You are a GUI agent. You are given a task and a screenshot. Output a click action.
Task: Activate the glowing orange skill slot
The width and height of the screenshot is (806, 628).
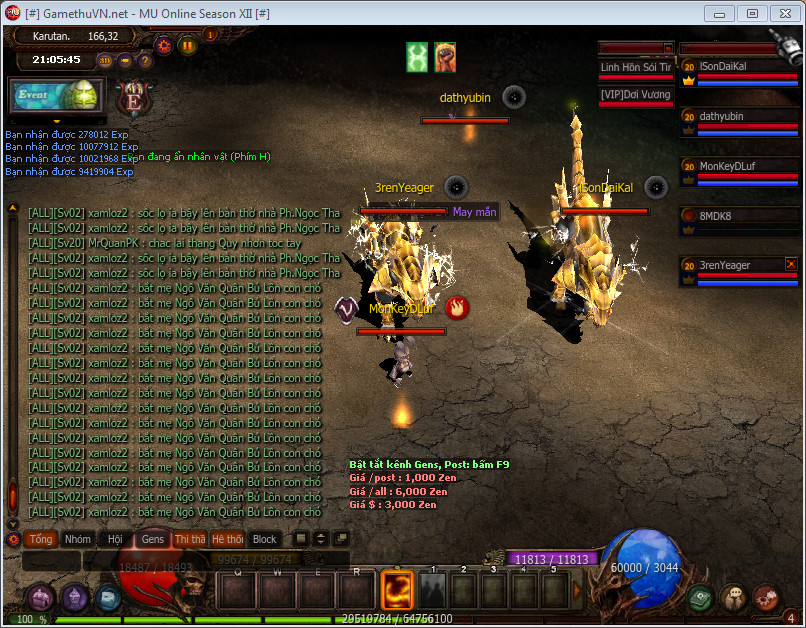point(399,588)
